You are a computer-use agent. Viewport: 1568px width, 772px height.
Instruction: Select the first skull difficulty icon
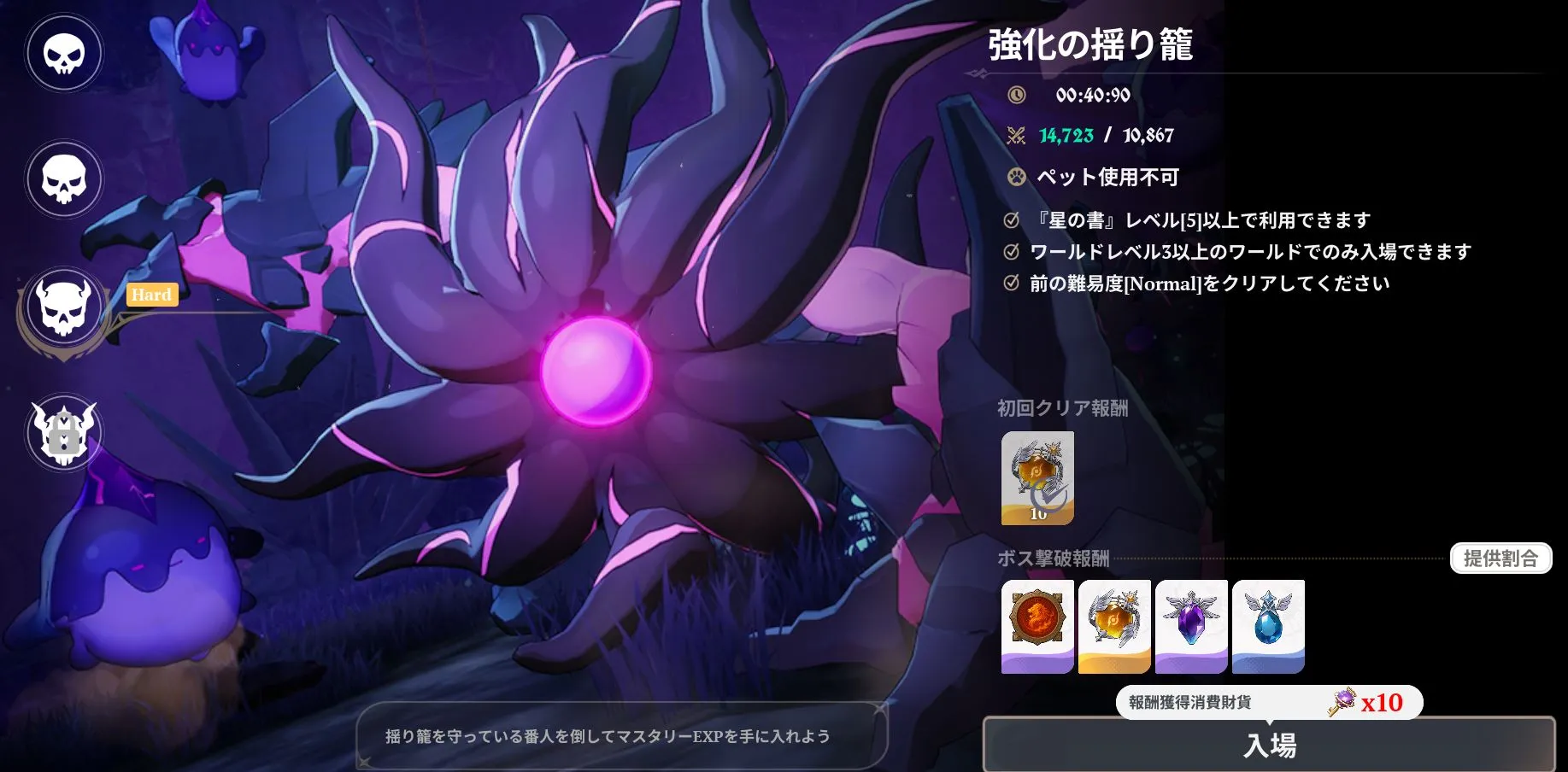click(x=63, y=52)
